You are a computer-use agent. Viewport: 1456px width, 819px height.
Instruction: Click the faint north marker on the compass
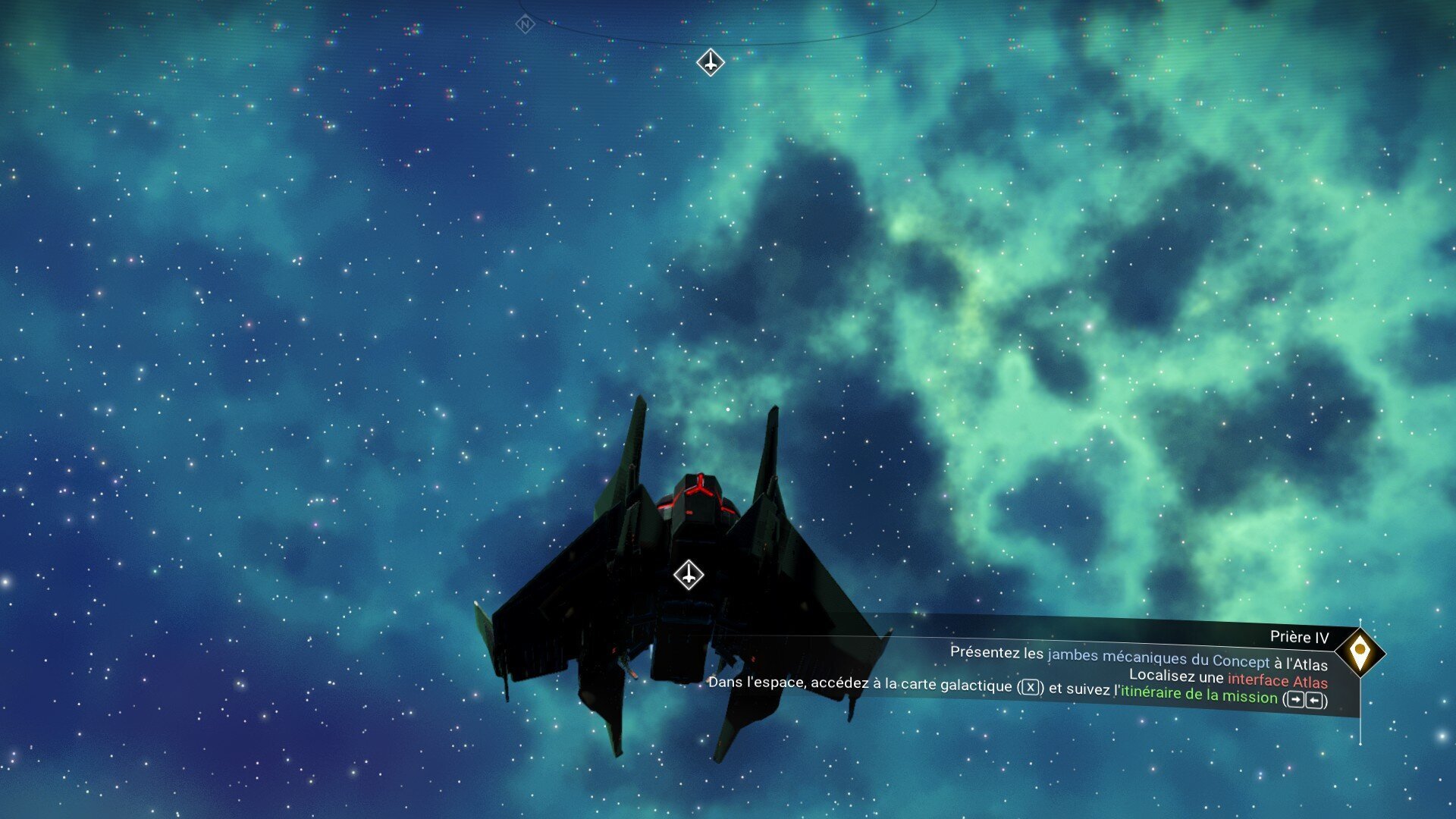525,25
